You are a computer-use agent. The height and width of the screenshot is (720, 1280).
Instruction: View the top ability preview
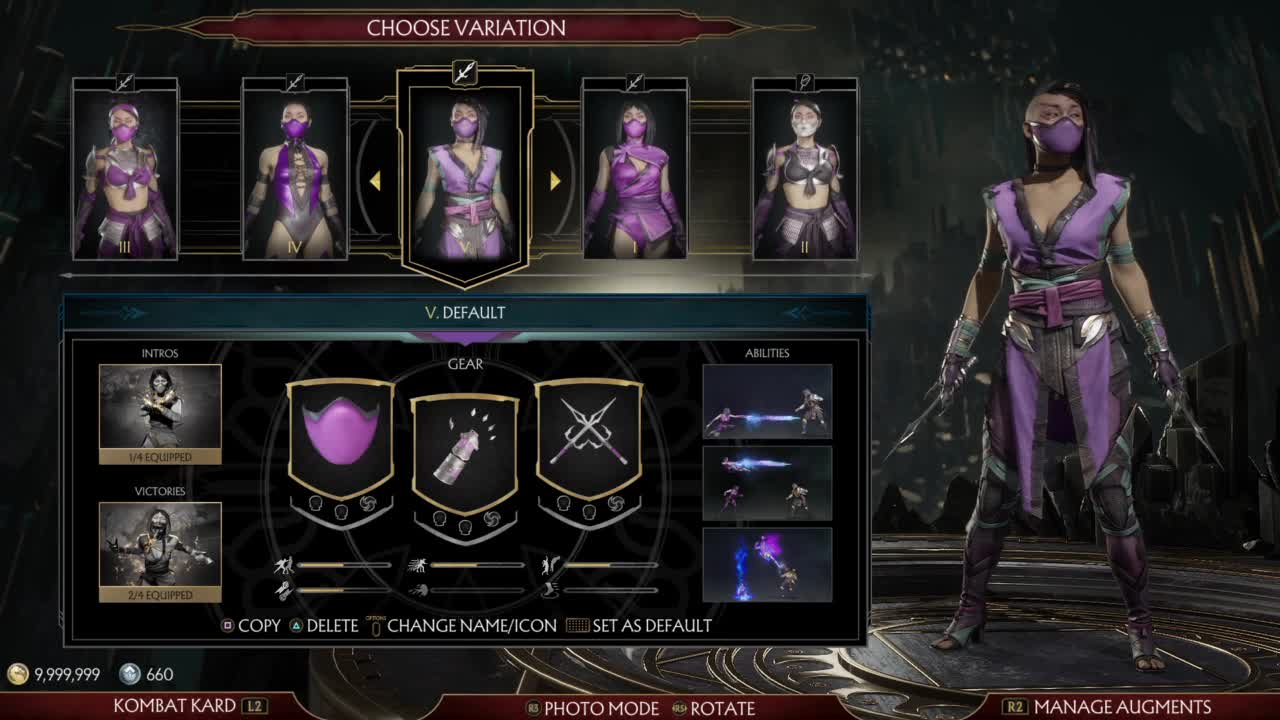pos(767,401)
